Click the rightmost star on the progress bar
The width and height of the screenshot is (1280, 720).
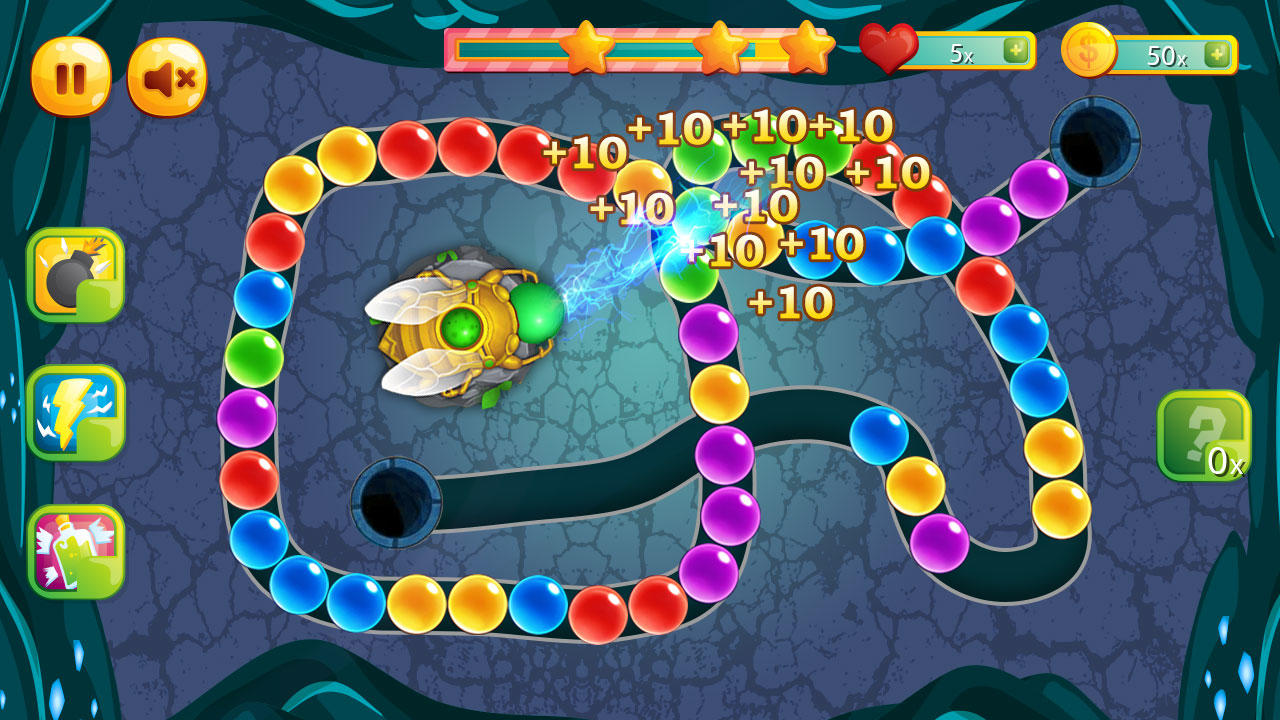(810, 48)
